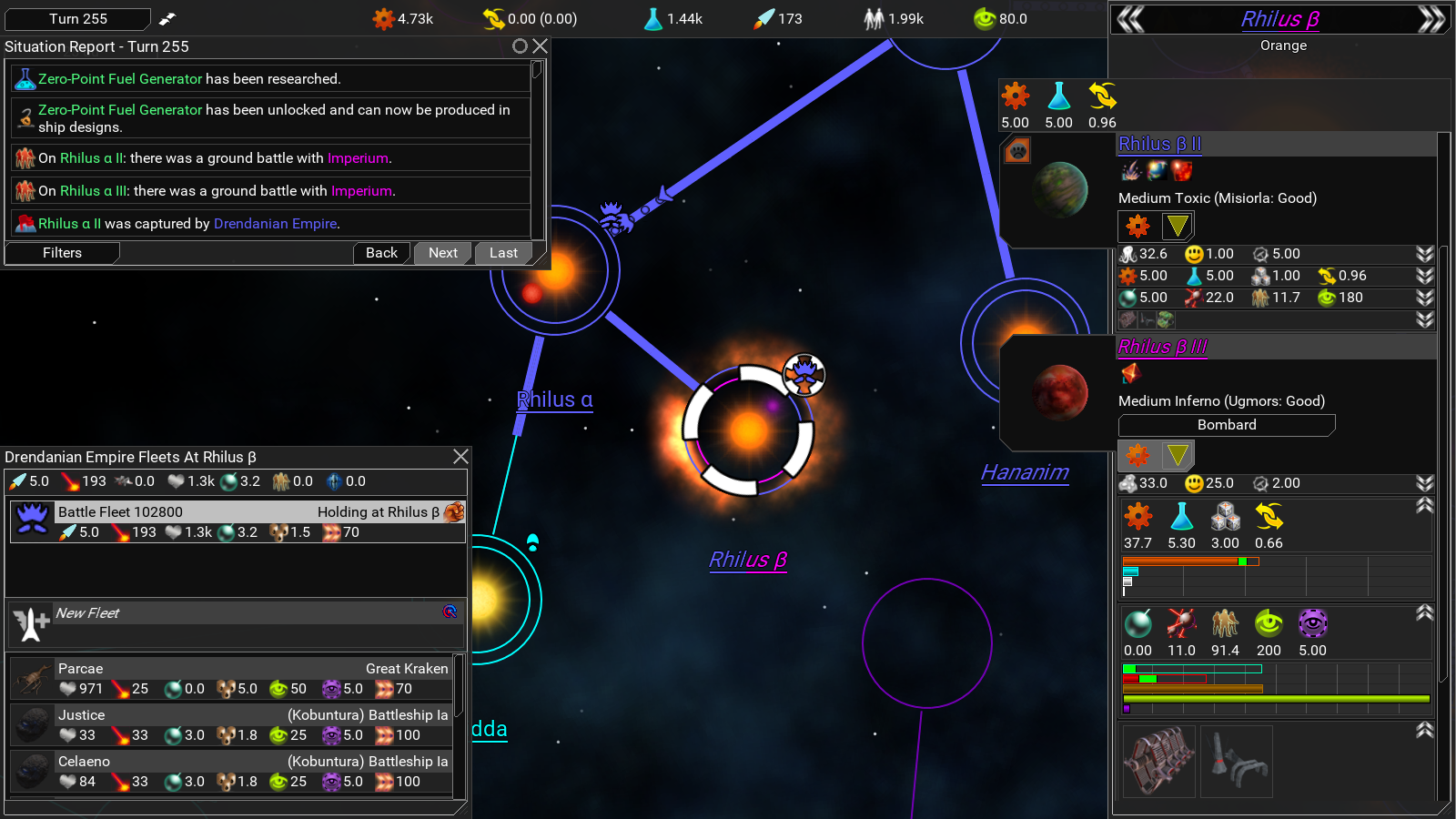
Task: Open the Rhilus β III planet link
Action: 1162,347
